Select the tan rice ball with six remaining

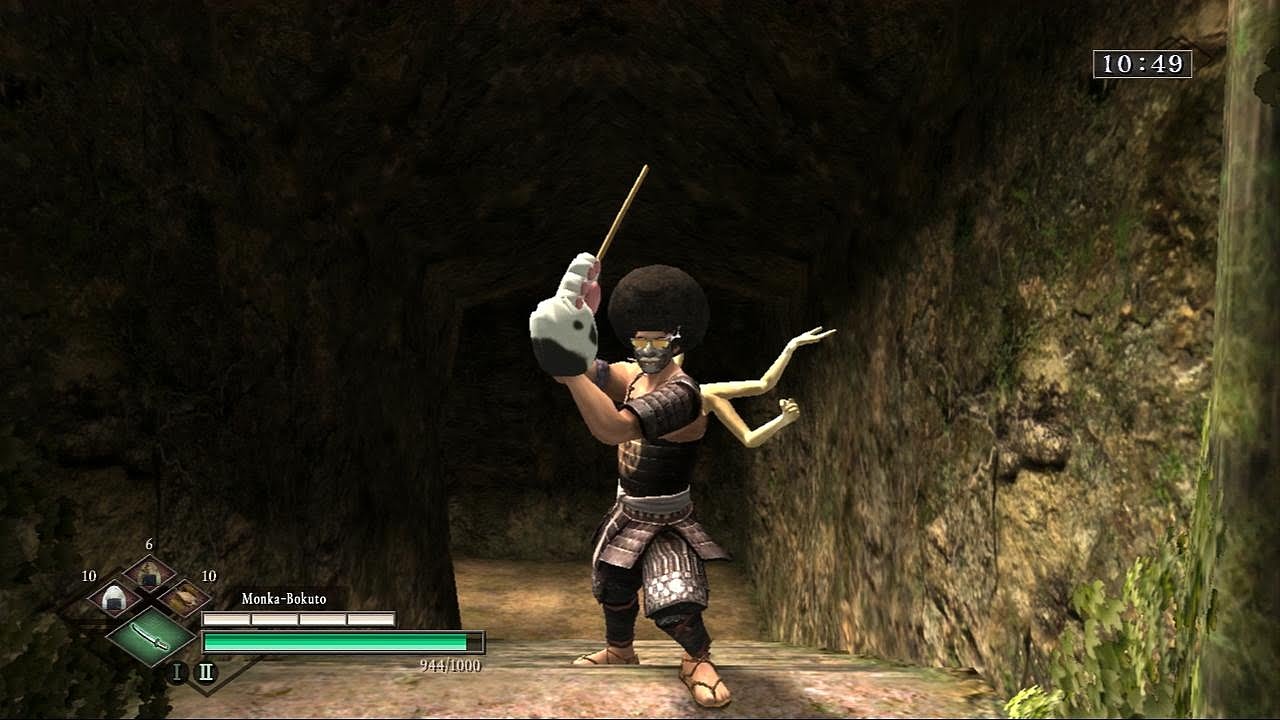pyautogui.click(x=149, y=574)
